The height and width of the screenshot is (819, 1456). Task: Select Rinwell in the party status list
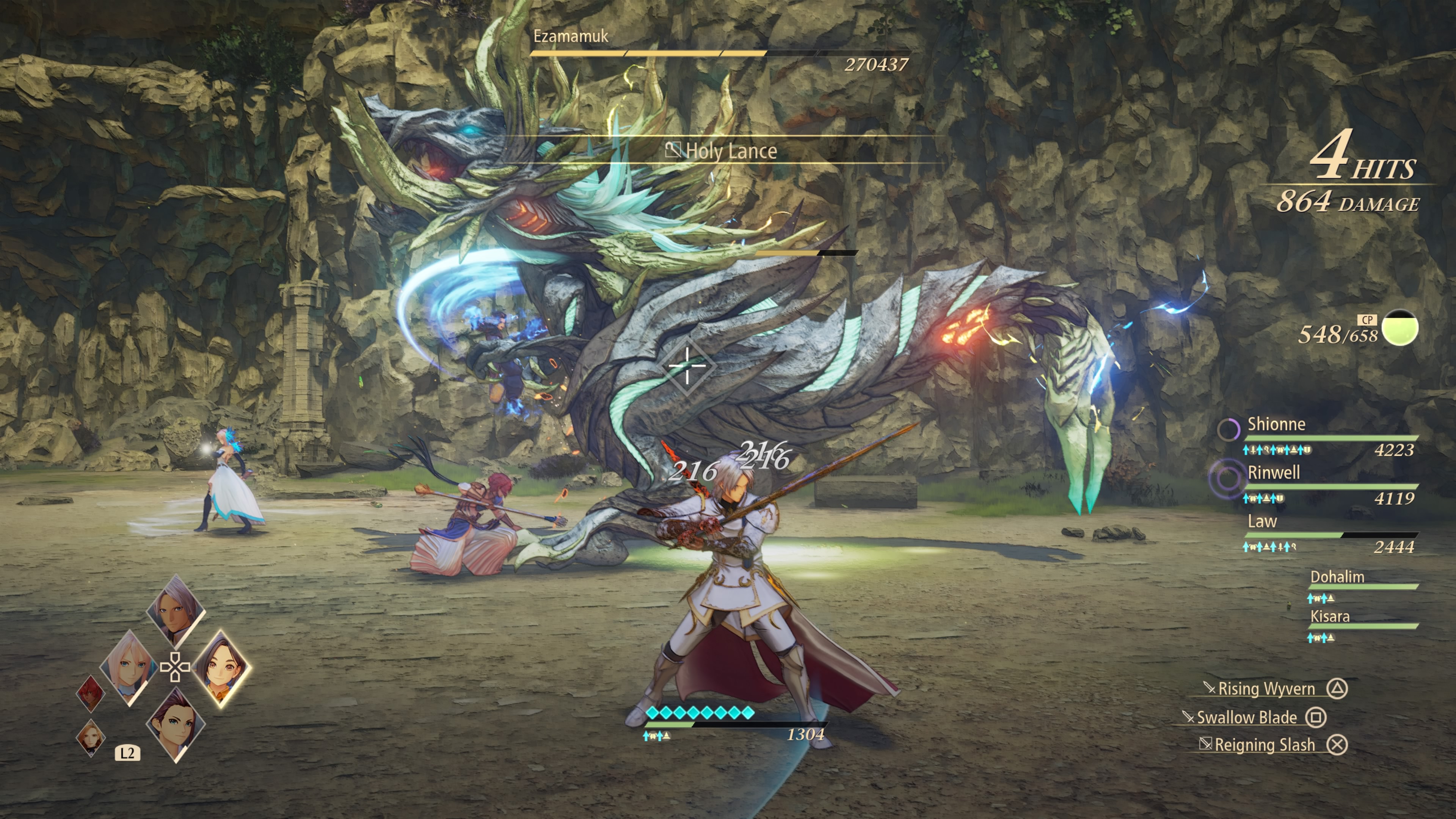tap(1274, 473)
